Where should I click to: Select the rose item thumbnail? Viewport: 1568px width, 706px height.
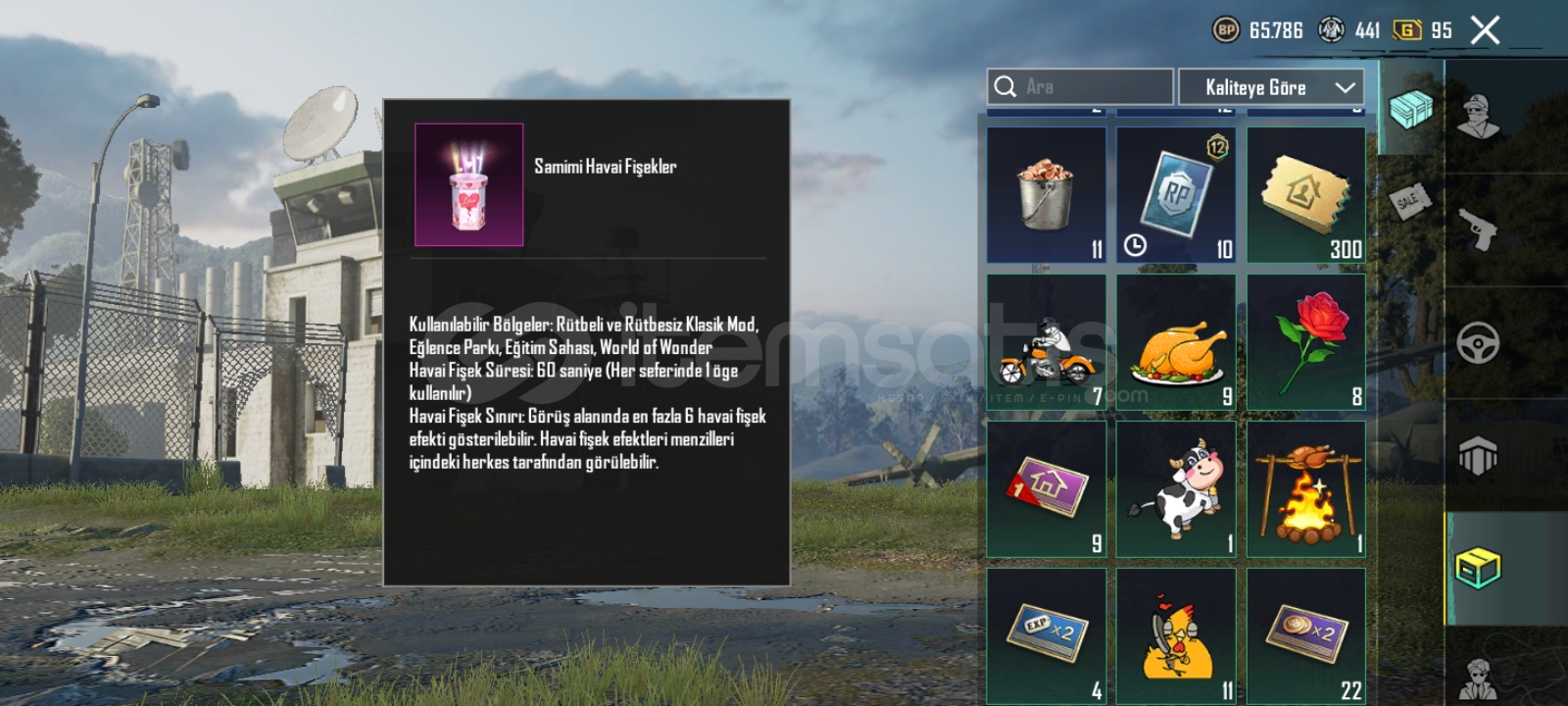[x=1305, y=338]
